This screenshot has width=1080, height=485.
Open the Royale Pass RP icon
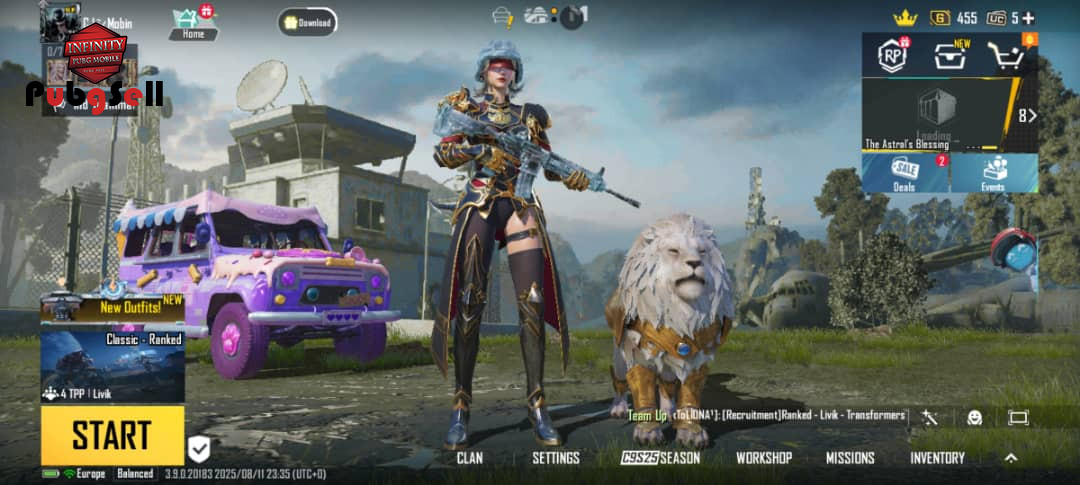(x=891, y=55)
